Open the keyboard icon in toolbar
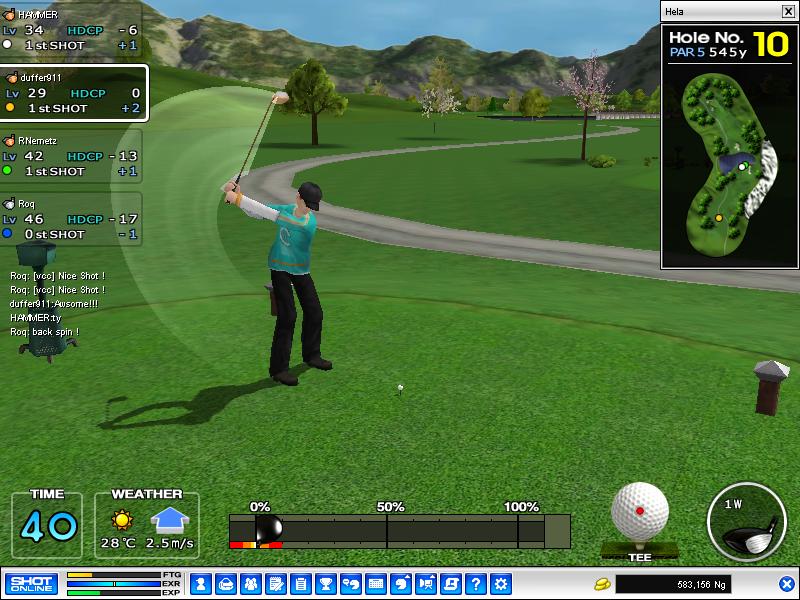The image size is (800, 600). pos(376,584)
